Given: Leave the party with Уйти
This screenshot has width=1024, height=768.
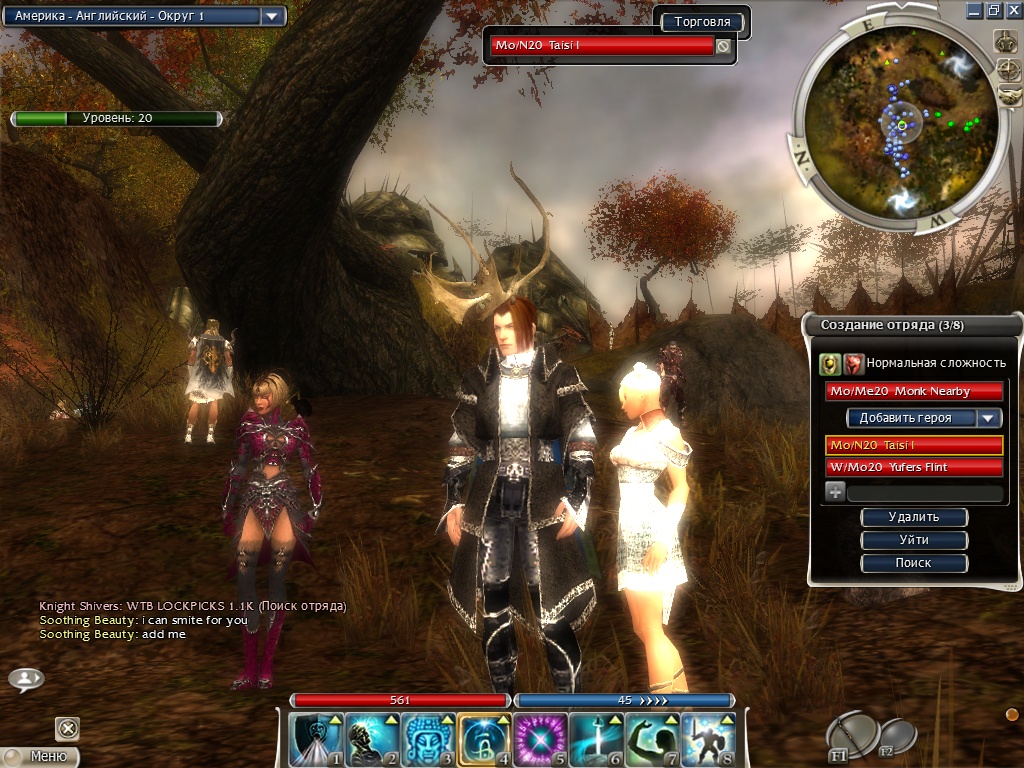Looking at the screenshot, I should coord(914,540).
